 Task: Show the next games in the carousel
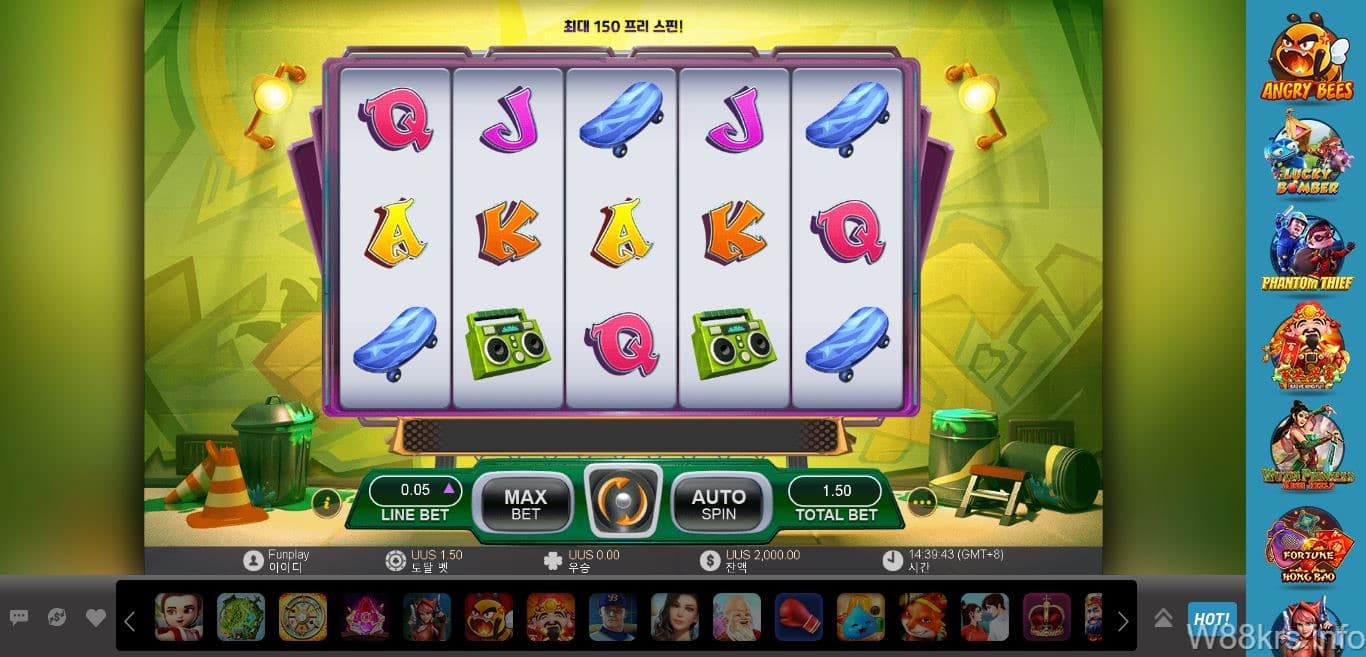pos(1123,621)
